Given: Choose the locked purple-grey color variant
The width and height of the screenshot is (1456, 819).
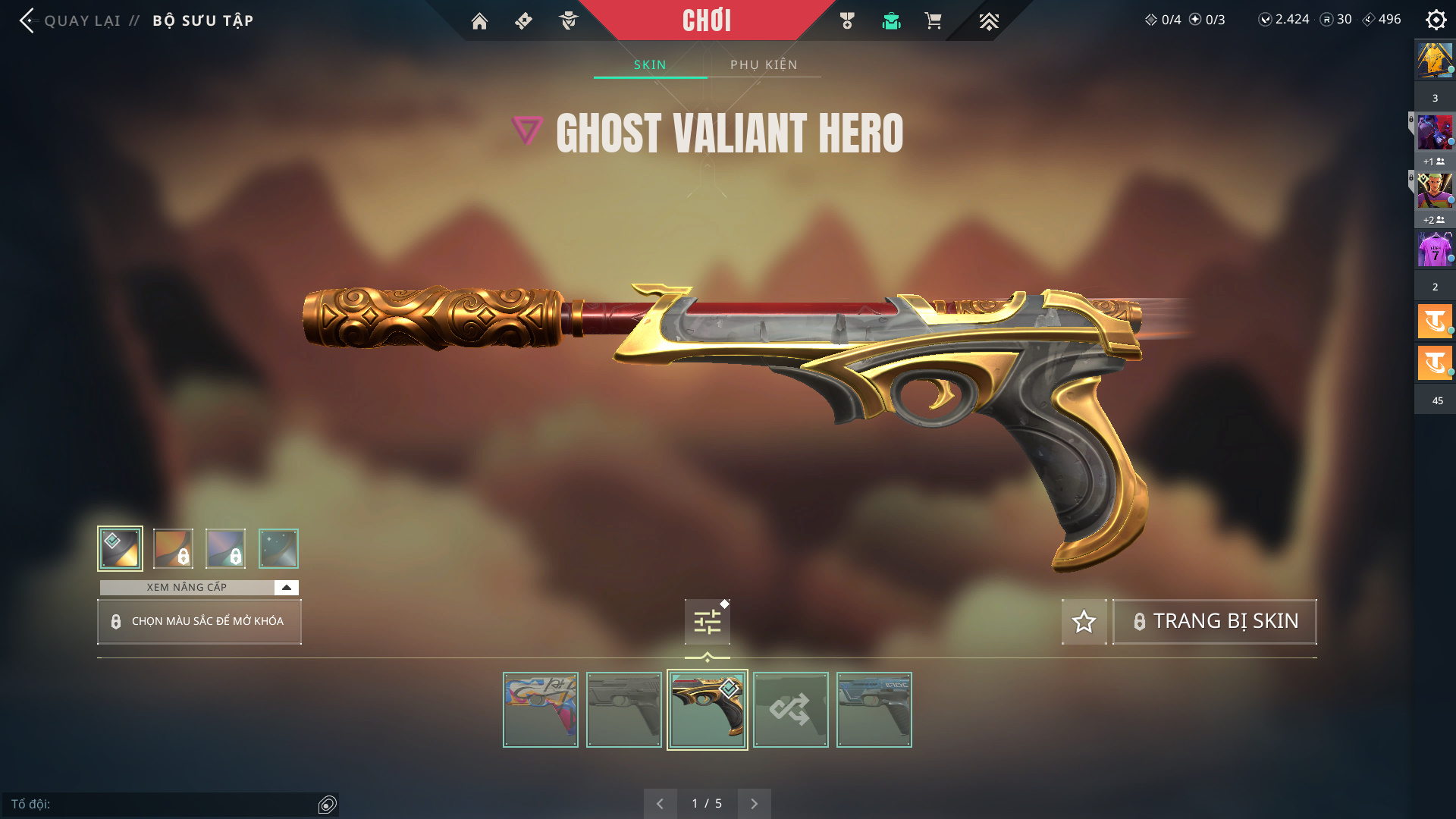Looking at the screenshot, I should coord(226,548).
